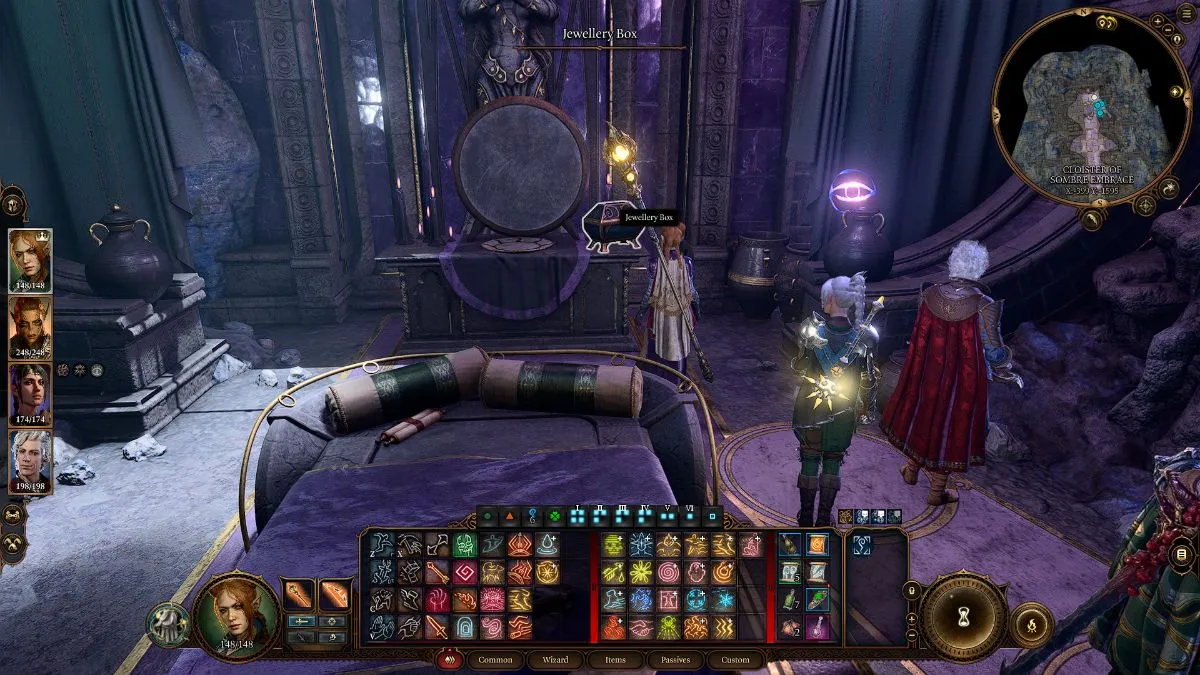
Task: Select the white-haired 198 HP companion portrait
Action: point(29,459)
